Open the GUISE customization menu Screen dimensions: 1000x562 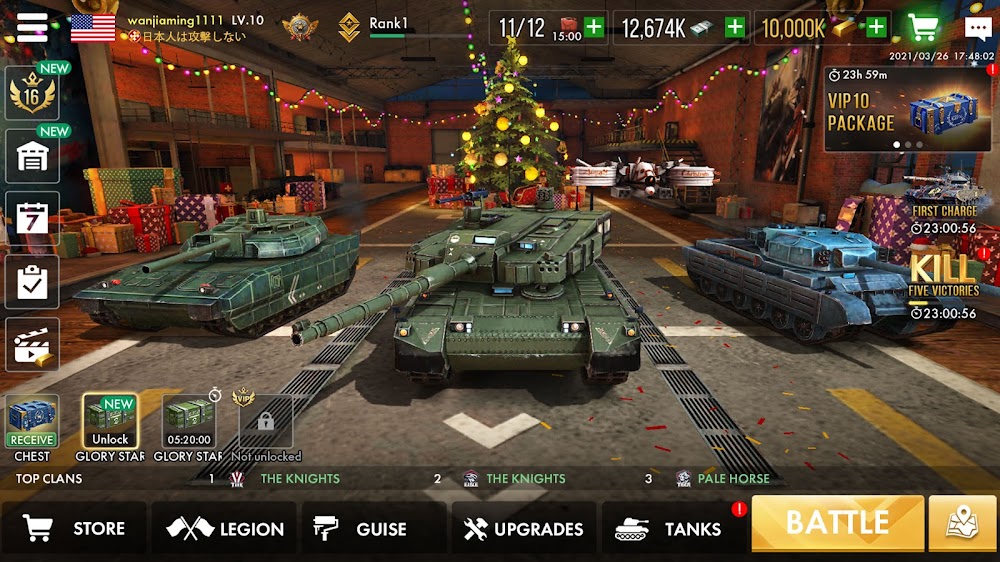(x=361, y=528)
